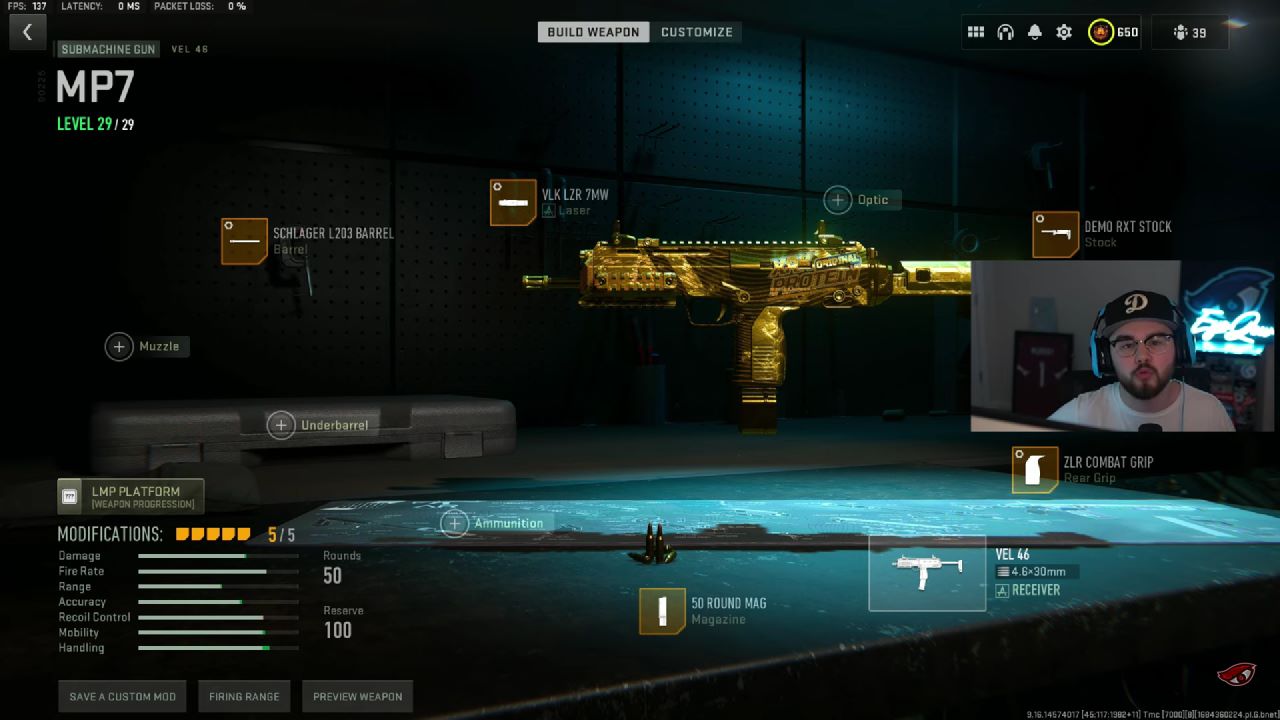Image resolution: width=1280 pixels, height=720 pixels.
Task: Switch to the Customize tab
Action: click(697, 31)
